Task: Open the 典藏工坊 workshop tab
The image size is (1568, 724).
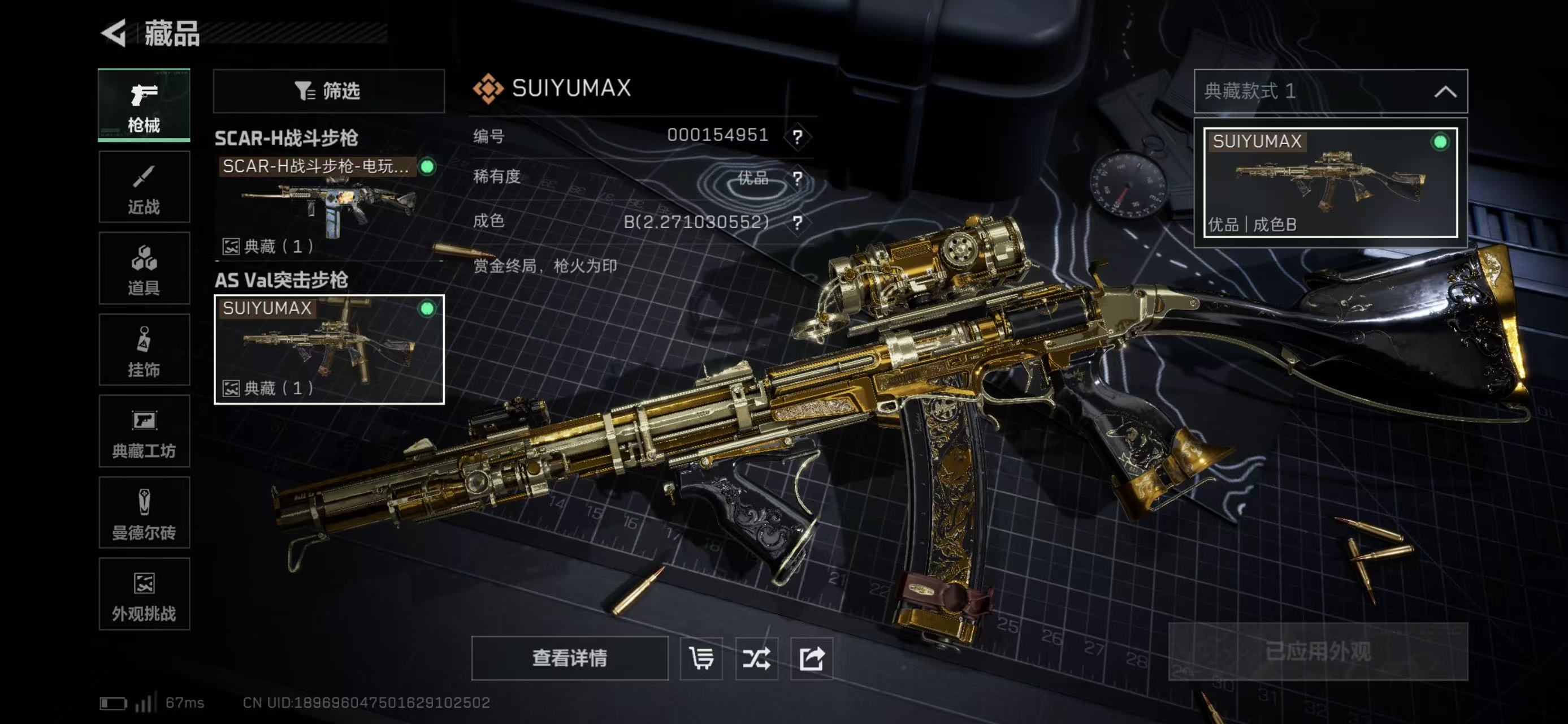Action: pyautogui.click(x=144, y=431)
